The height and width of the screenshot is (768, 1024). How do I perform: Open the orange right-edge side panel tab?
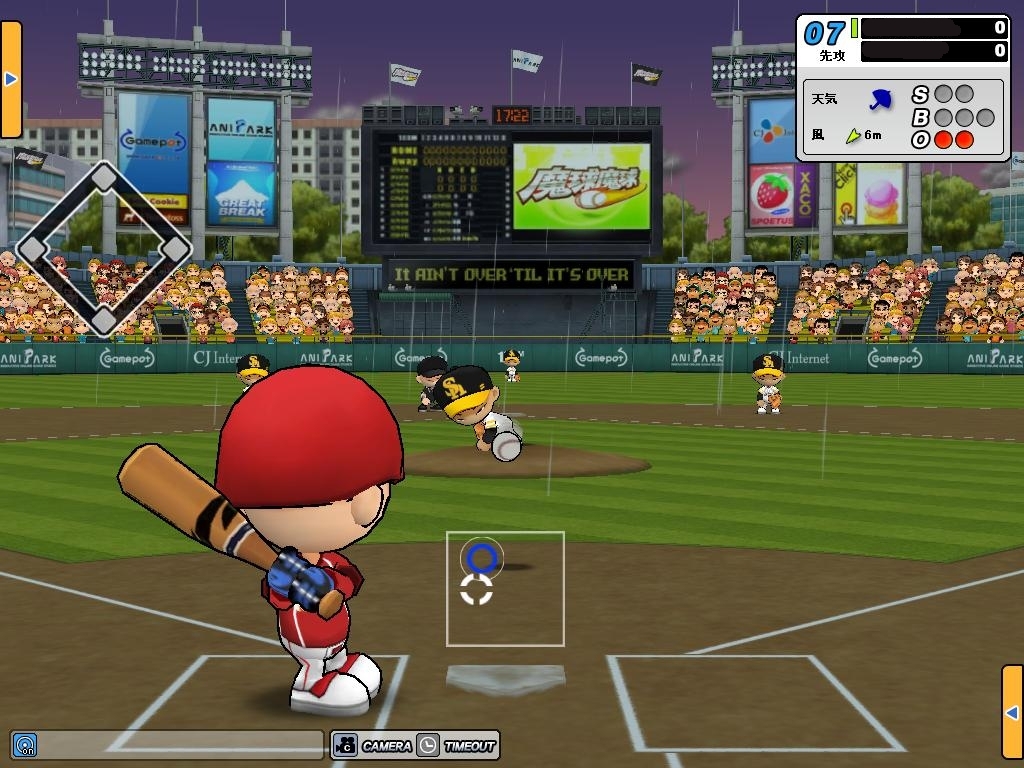[x=1012, y=712]
